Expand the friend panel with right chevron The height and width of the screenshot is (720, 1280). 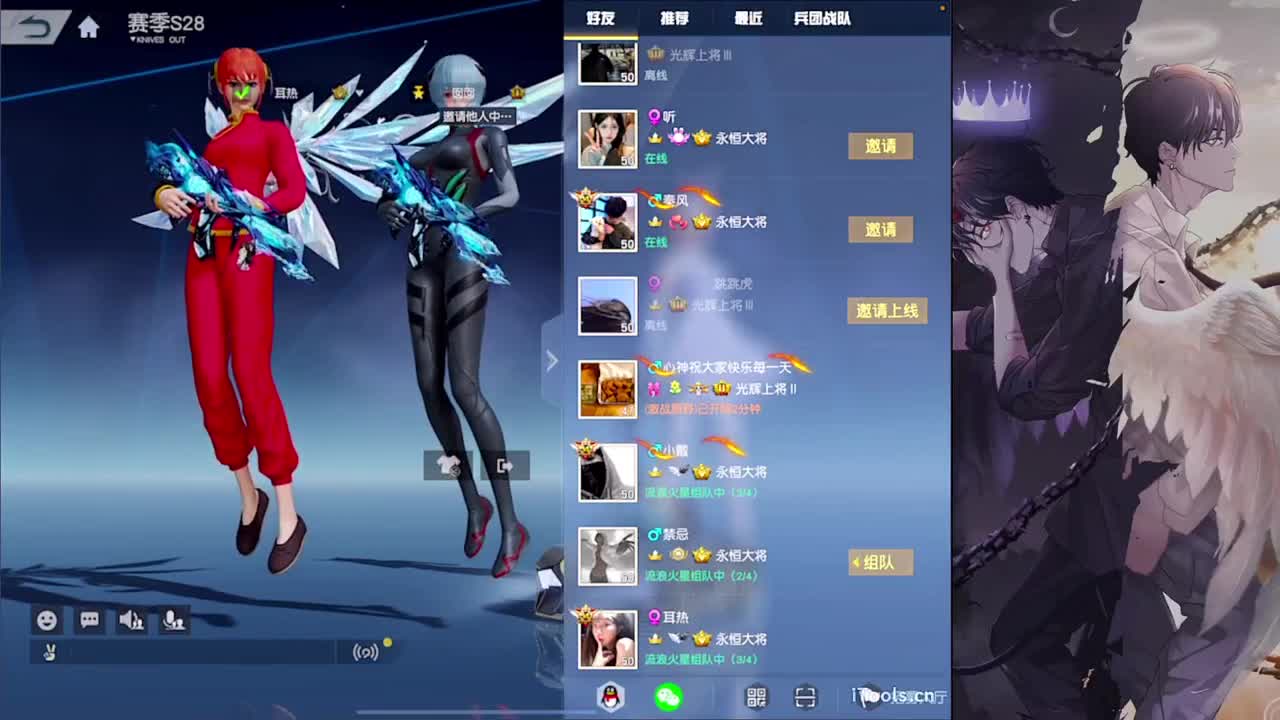click(552, 360)
